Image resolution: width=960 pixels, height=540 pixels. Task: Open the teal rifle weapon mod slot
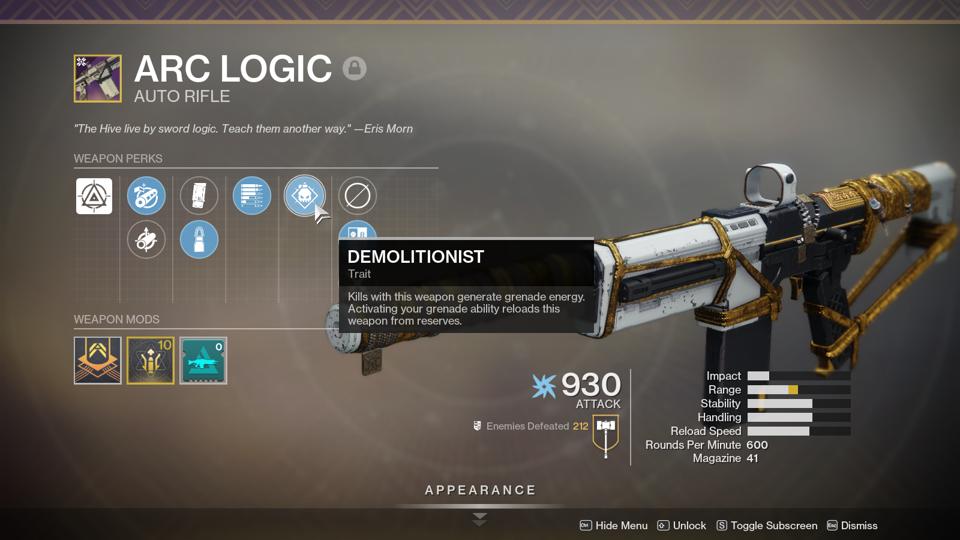coord(203,361)
